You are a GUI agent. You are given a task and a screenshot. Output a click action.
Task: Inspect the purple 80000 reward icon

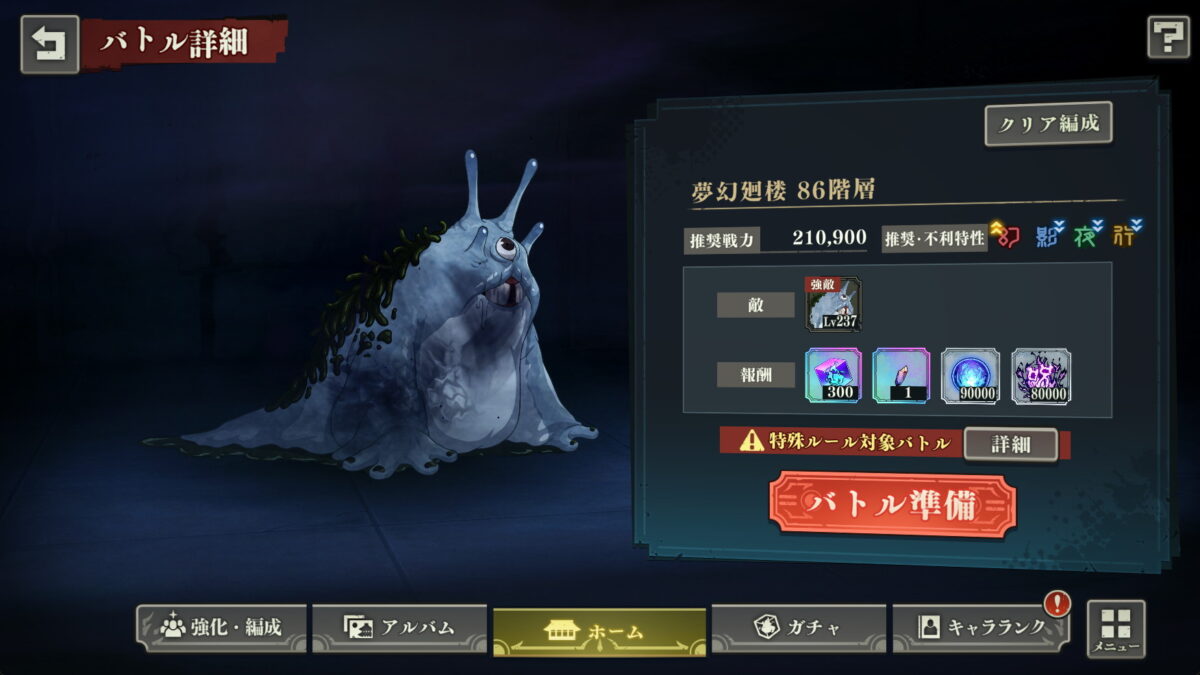coord(1040,376)
